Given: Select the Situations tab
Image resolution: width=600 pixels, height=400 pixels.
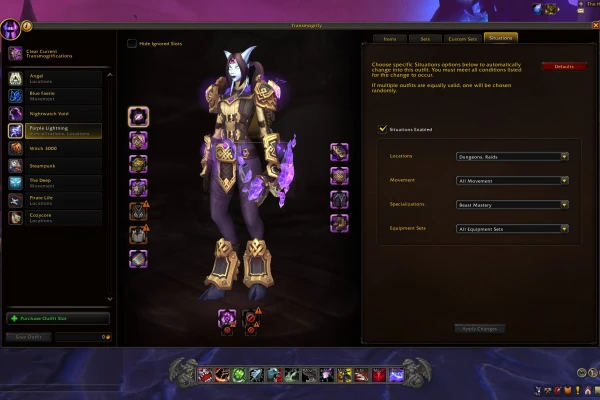Looking at the screenshot, I should pos(500,38).
